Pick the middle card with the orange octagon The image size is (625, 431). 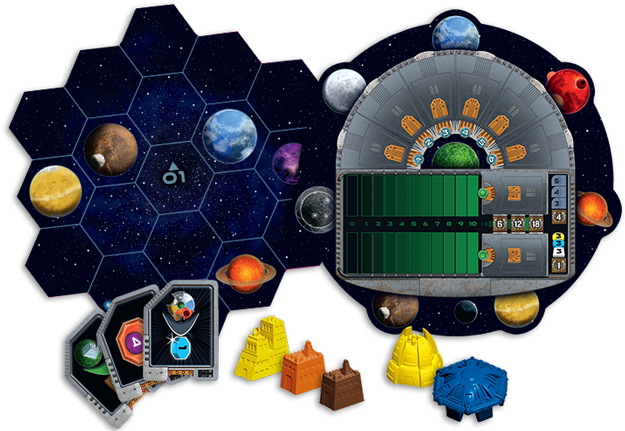pyautogui.click(x=131, y=344)
